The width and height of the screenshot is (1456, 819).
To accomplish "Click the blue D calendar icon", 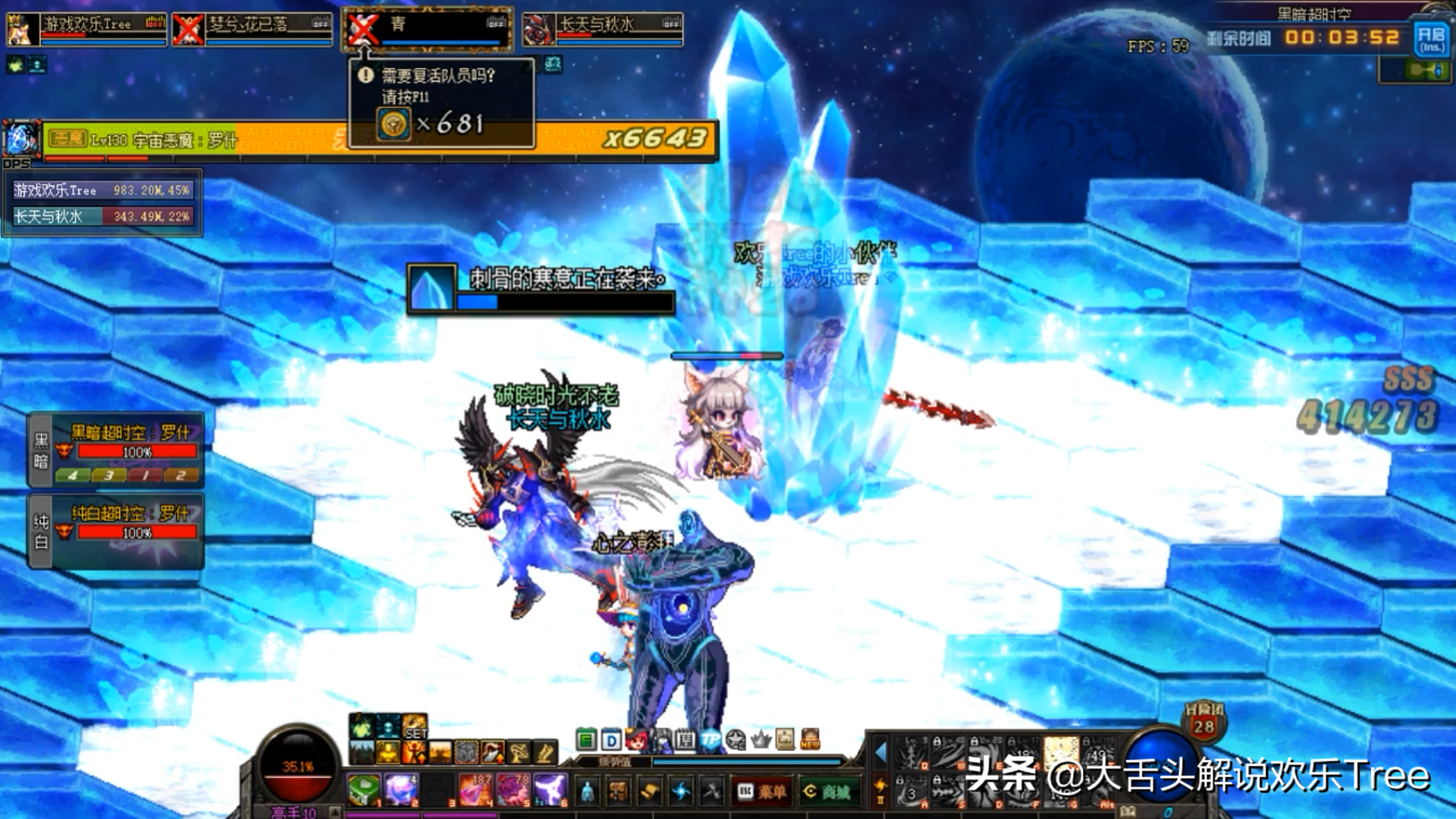I will pos(611,739).
